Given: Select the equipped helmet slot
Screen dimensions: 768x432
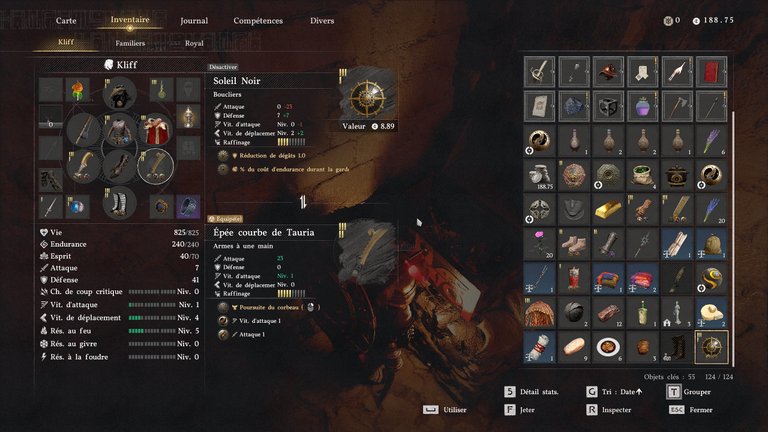Looking at the screenshot, I should click(120, 94).
